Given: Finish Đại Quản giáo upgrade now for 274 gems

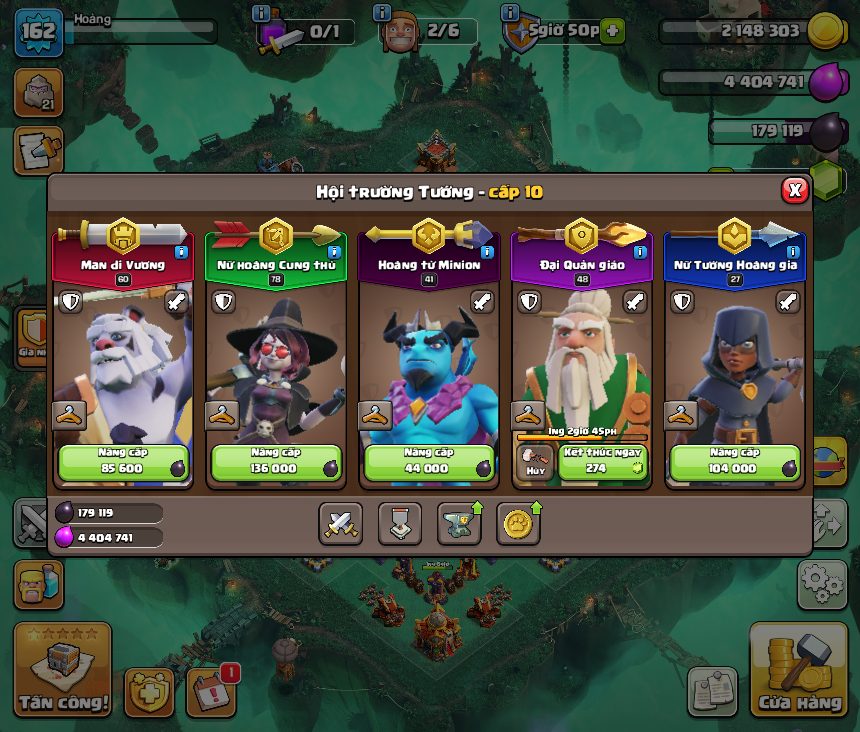Looking at the screenshot, I should [602, 462].
